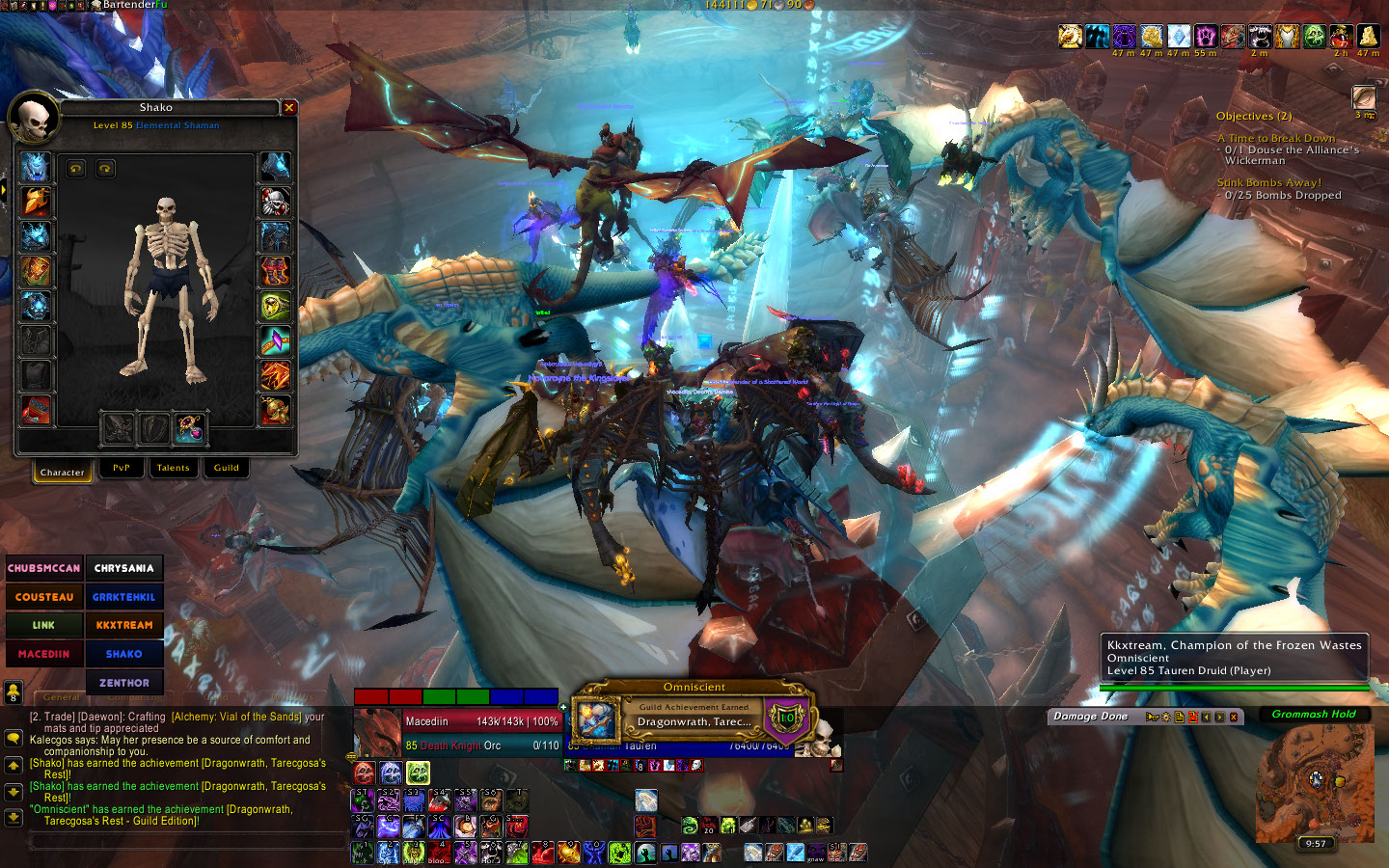Choose Zenthor in the raid frames
1389x868 pixels.
tap(124, 683)
